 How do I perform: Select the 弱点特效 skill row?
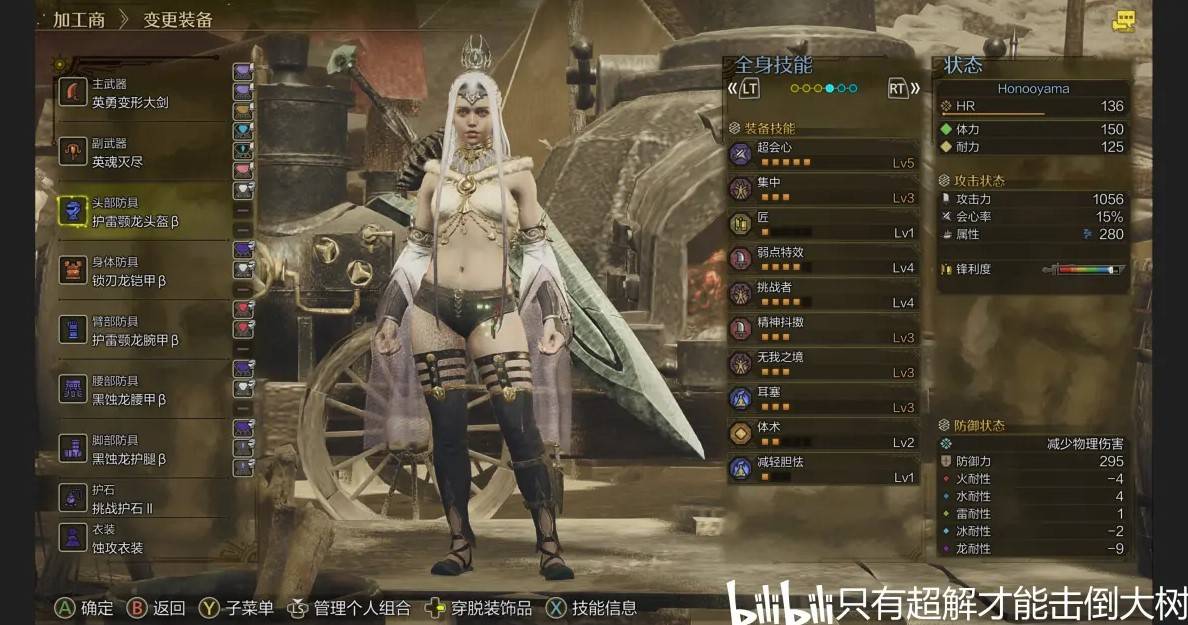pyautogui.click(x=822, y=259)
